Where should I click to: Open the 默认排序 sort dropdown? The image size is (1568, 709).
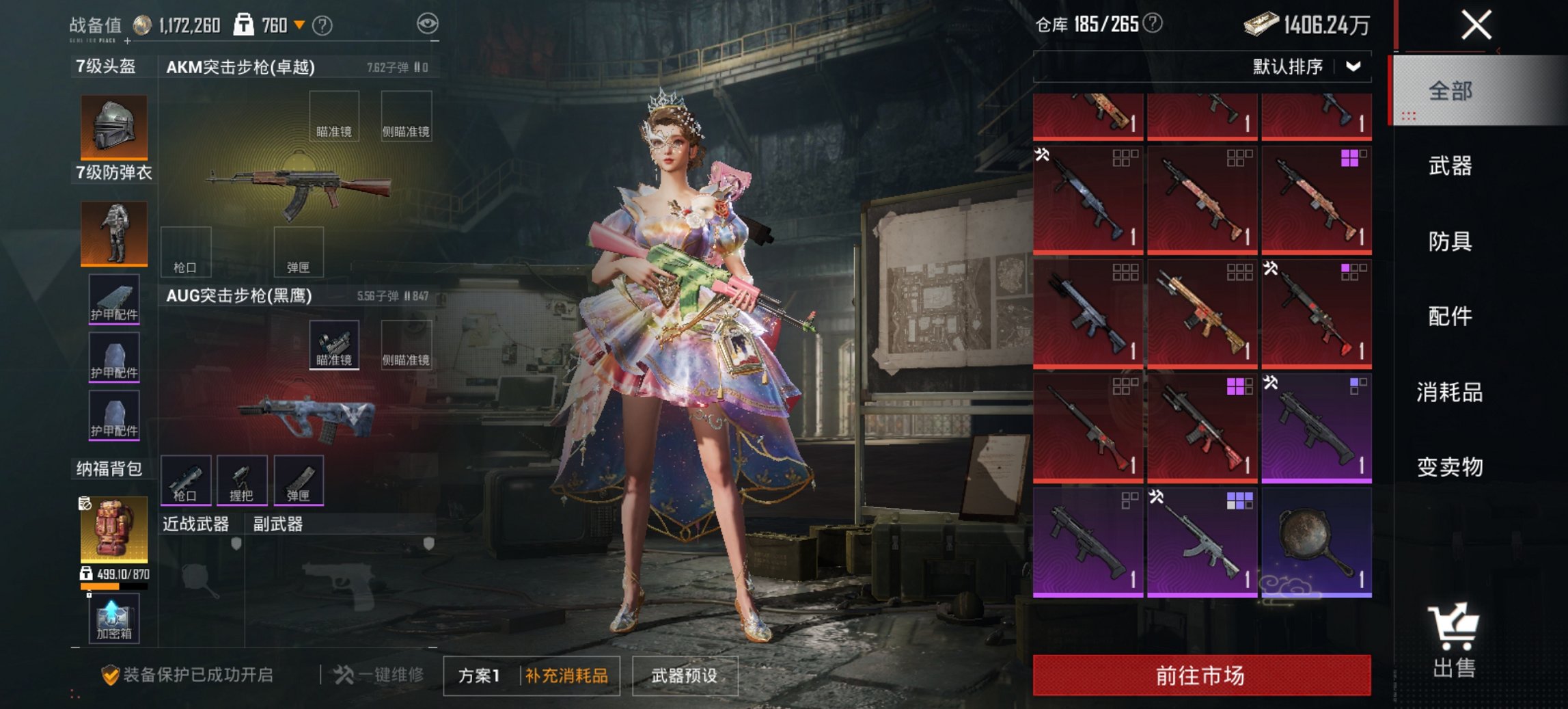1306,67
